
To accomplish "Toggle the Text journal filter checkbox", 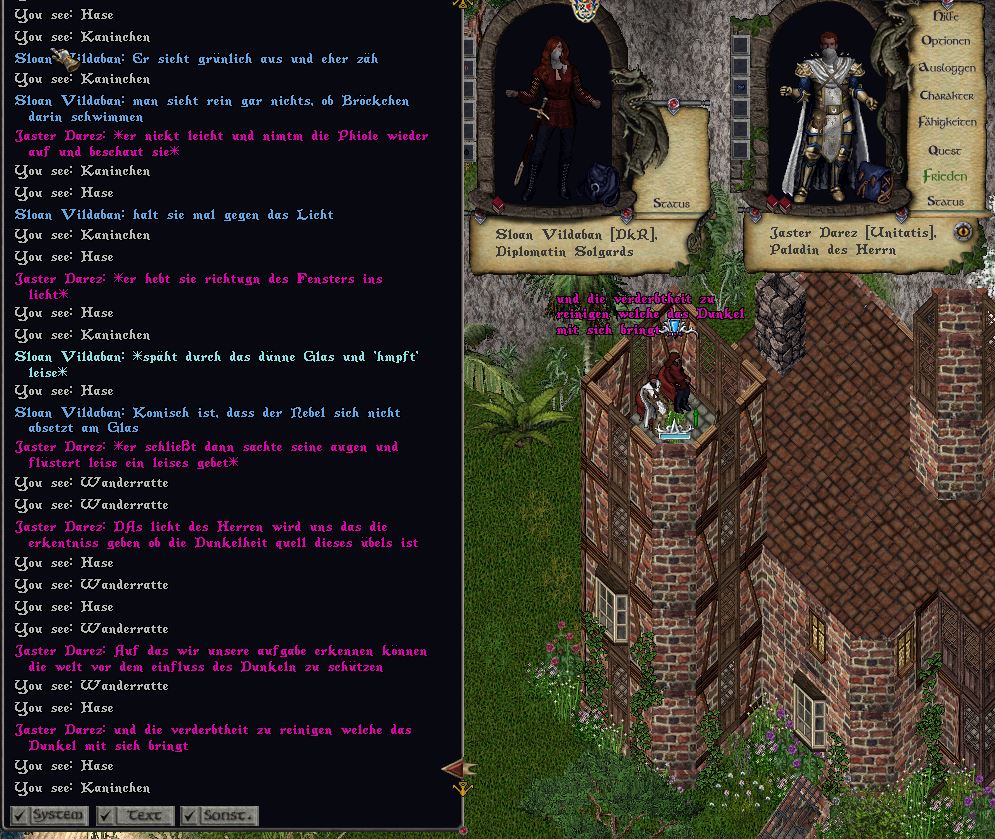I will (106, 815).
